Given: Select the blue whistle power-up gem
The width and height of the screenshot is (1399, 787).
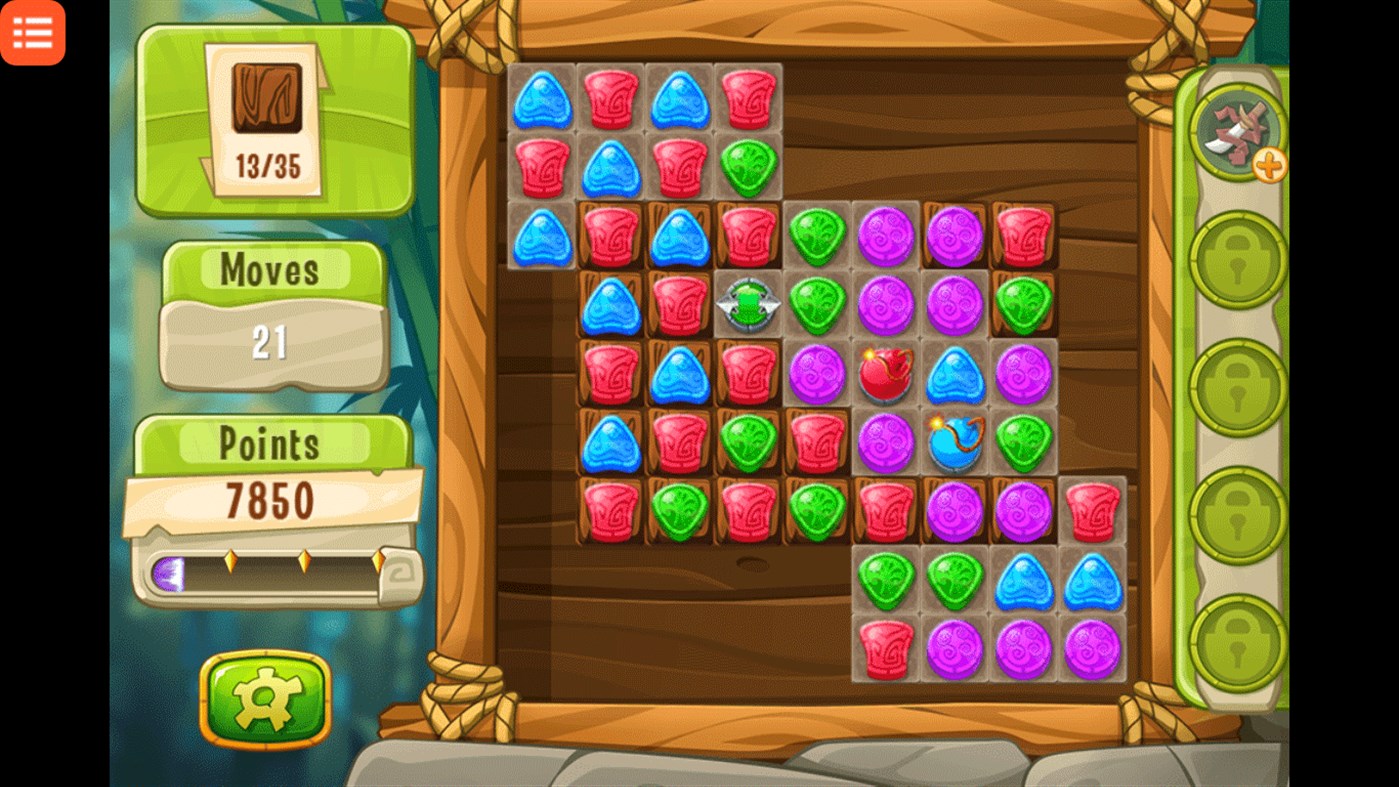Looking at the screenshot, I should tap(955, 441).
